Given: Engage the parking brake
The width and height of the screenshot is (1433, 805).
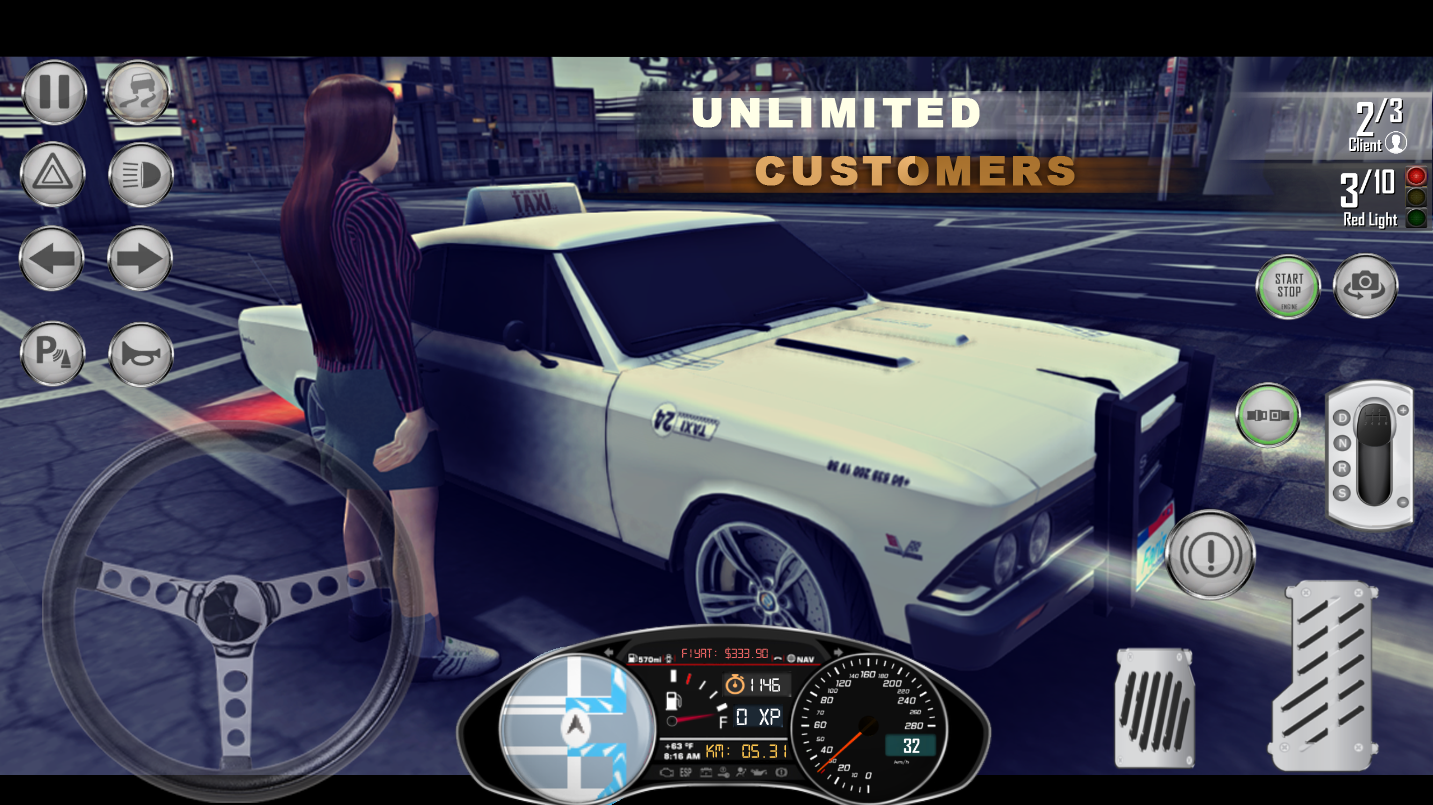Looking at the screenshot, I should [x=53, y=355].
